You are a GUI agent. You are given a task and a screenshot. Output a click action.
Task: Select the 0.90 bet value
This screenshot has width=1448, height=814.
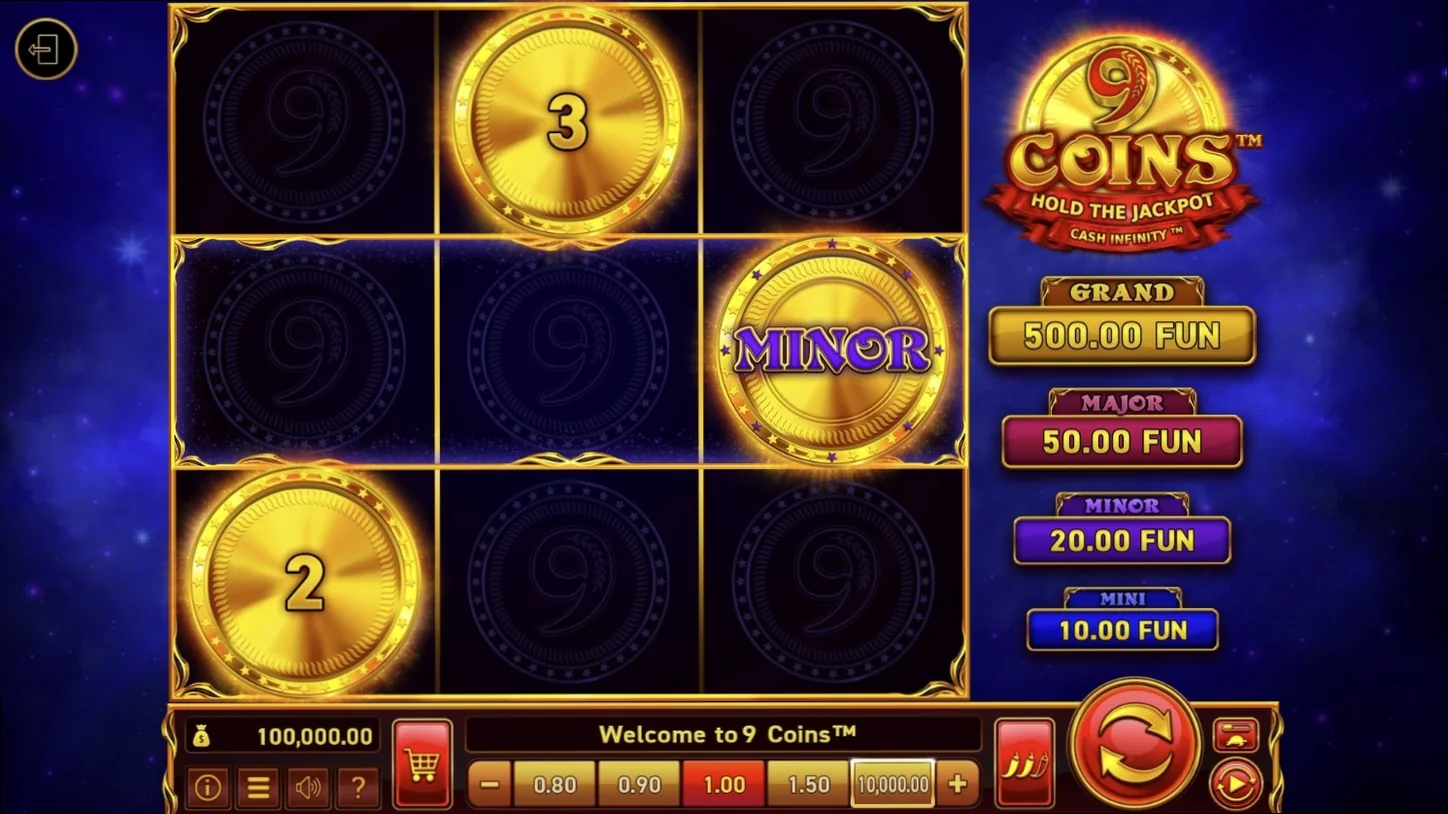(638, 785)
